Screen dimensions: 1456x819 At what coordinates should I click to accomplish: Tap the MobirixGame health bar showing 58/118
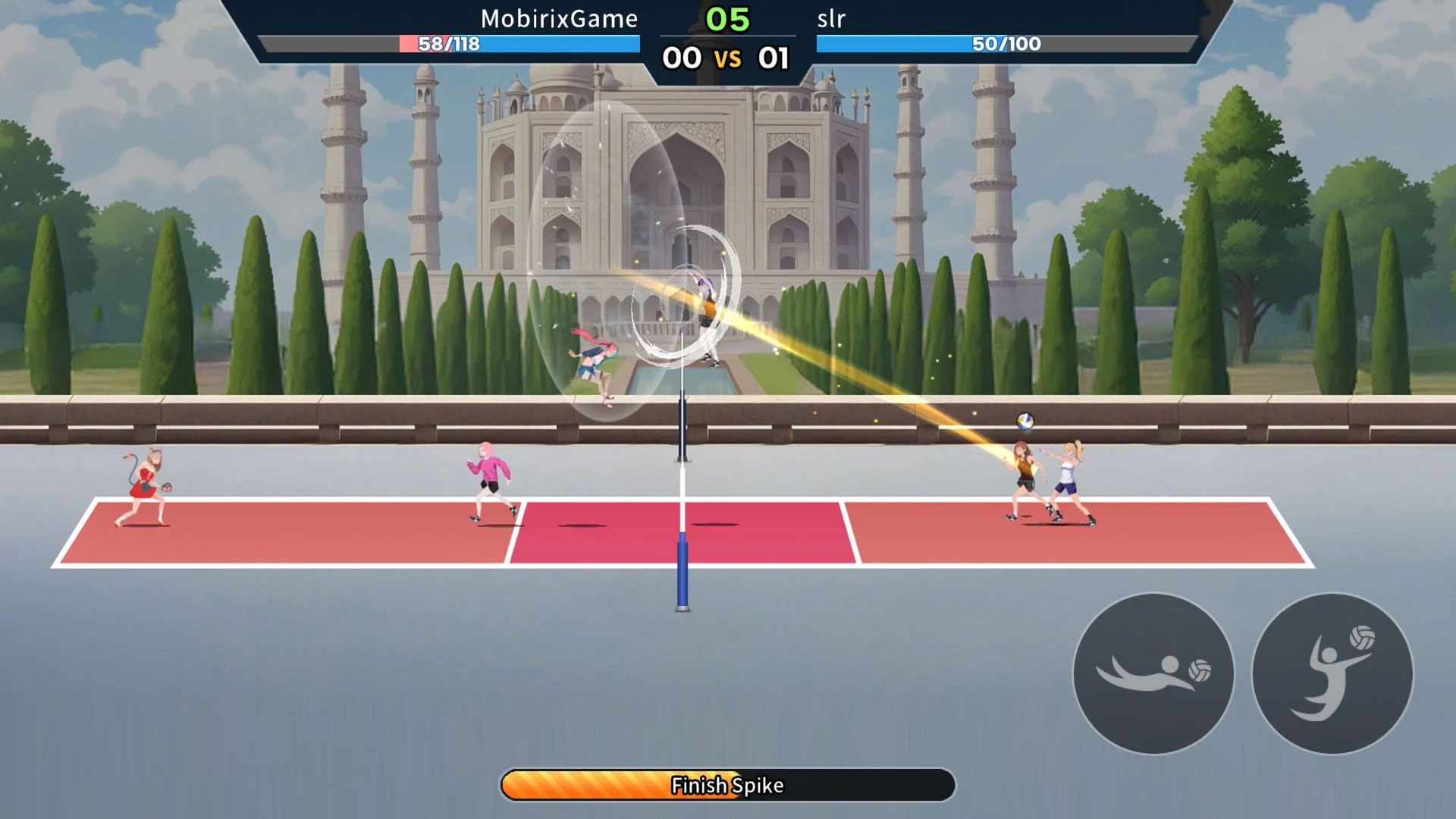(449, 45)
